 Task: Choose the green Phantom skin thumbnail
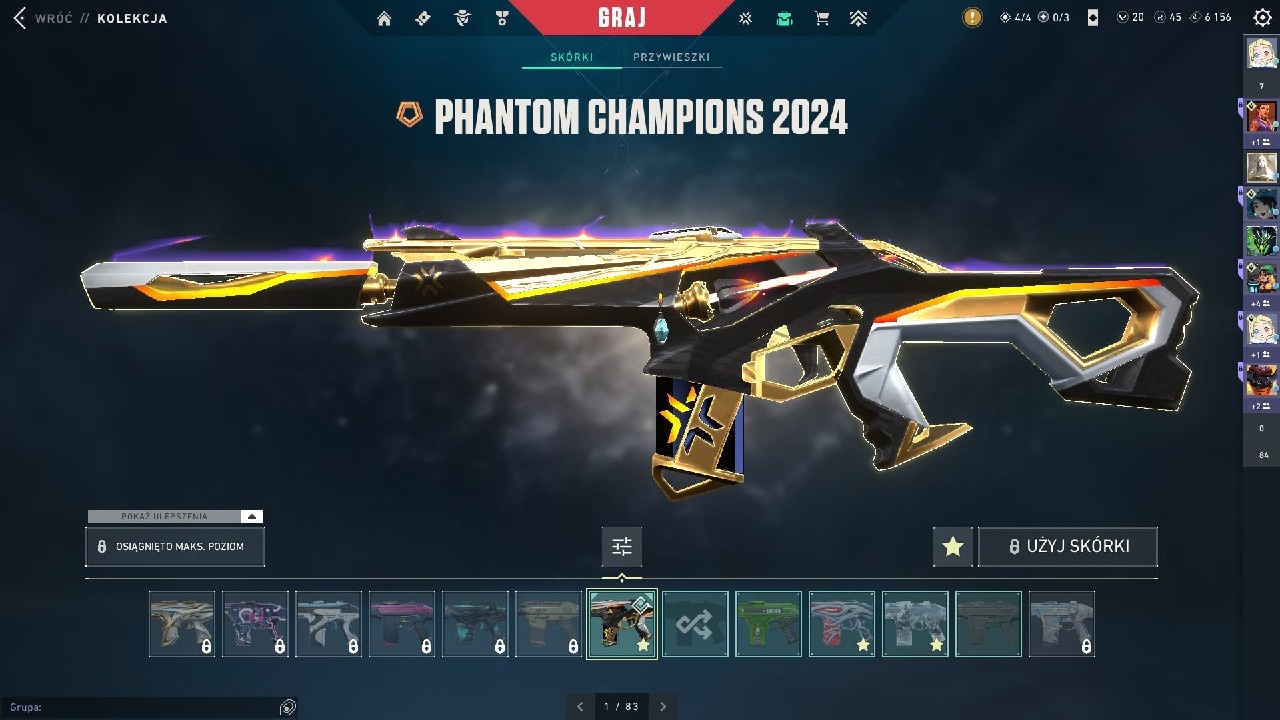pos(768,624)
